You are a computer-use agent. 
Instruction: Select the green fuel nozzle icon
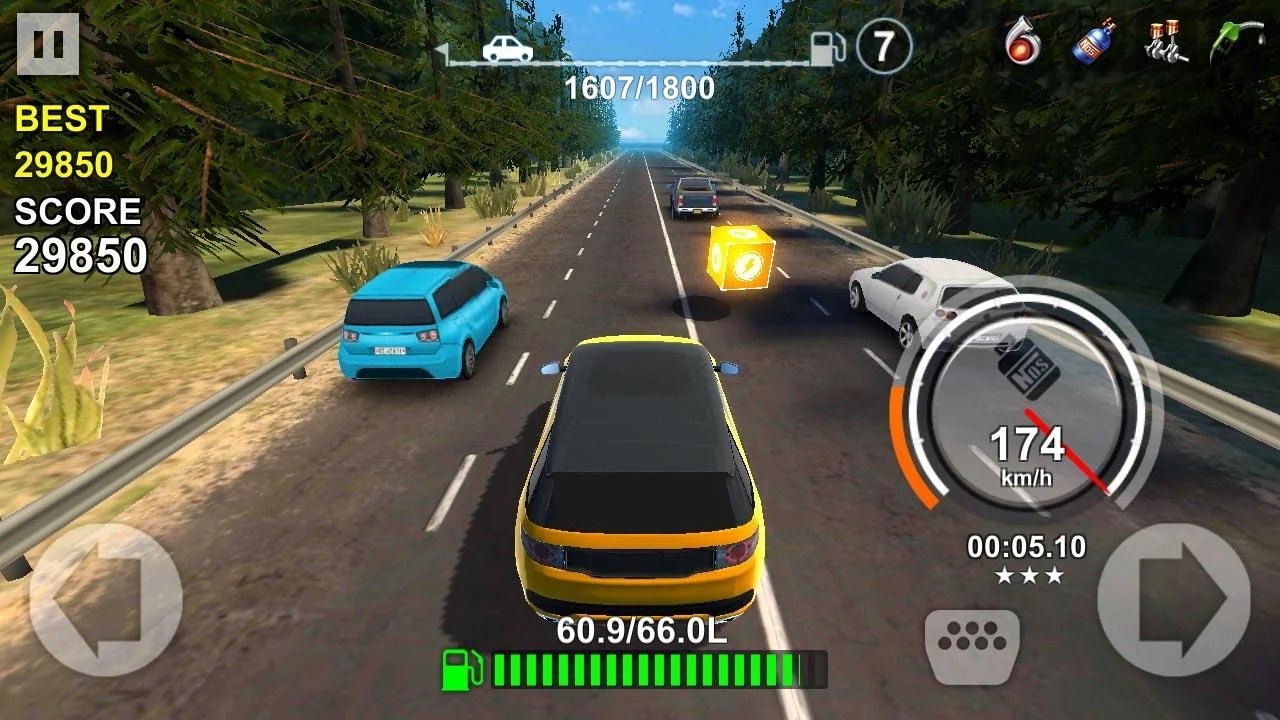pyautogui.click(x=1236, y=43)
